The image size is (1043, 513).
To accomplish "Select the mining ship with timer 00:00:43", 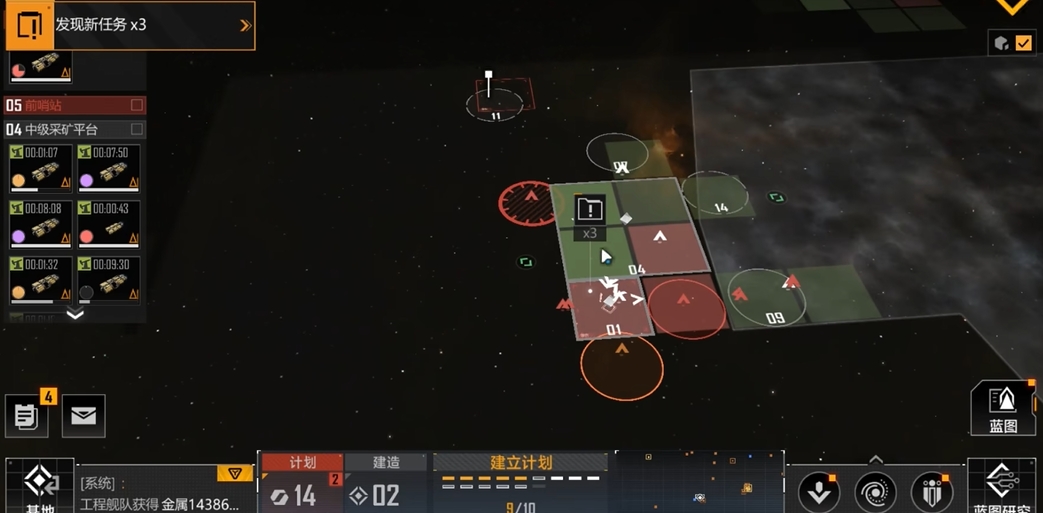I will click(109, 224).
